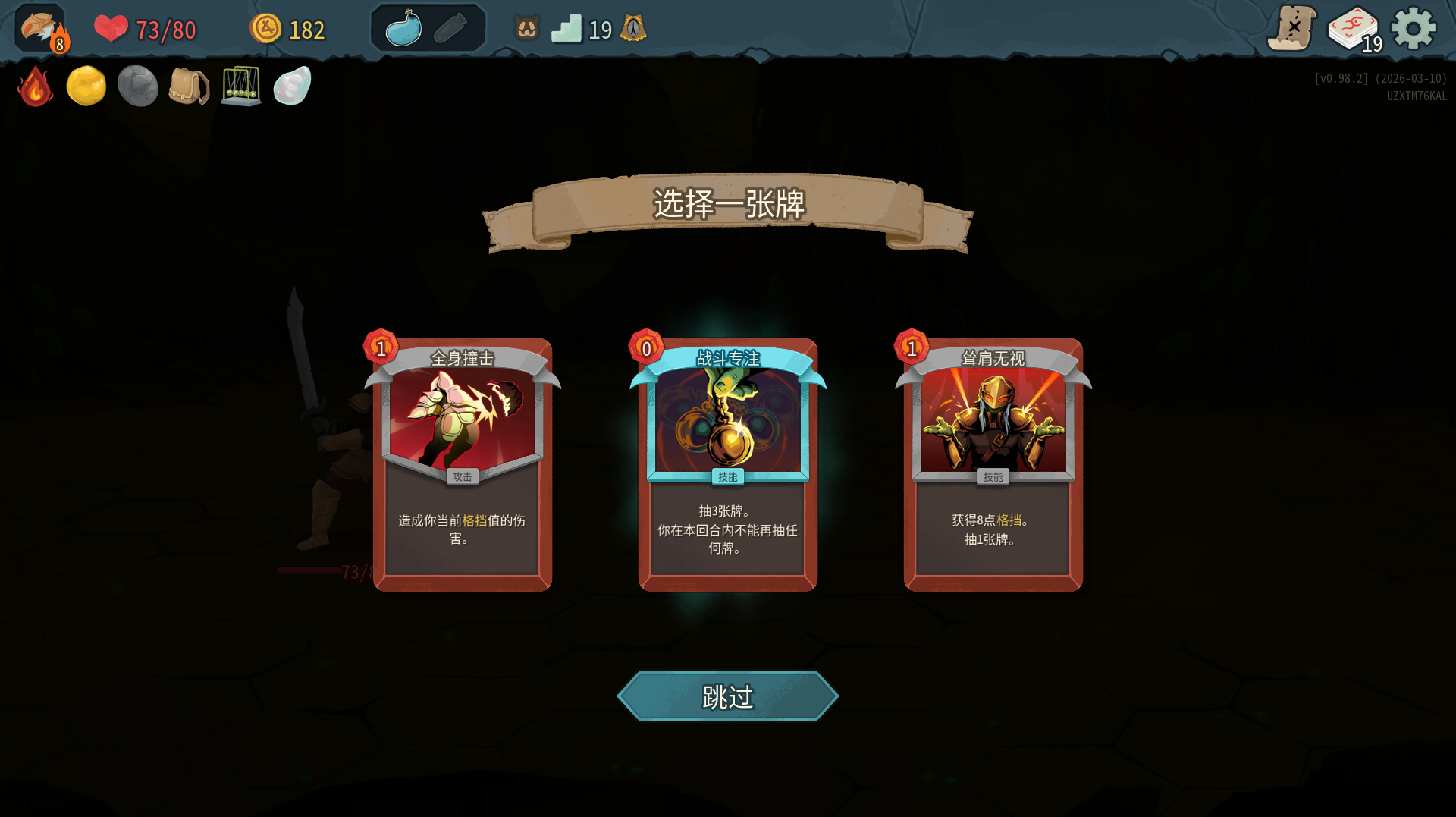Screen dimensions: 1456x817
Task: Select the blue potion flask slot
Action: (403, 29)
